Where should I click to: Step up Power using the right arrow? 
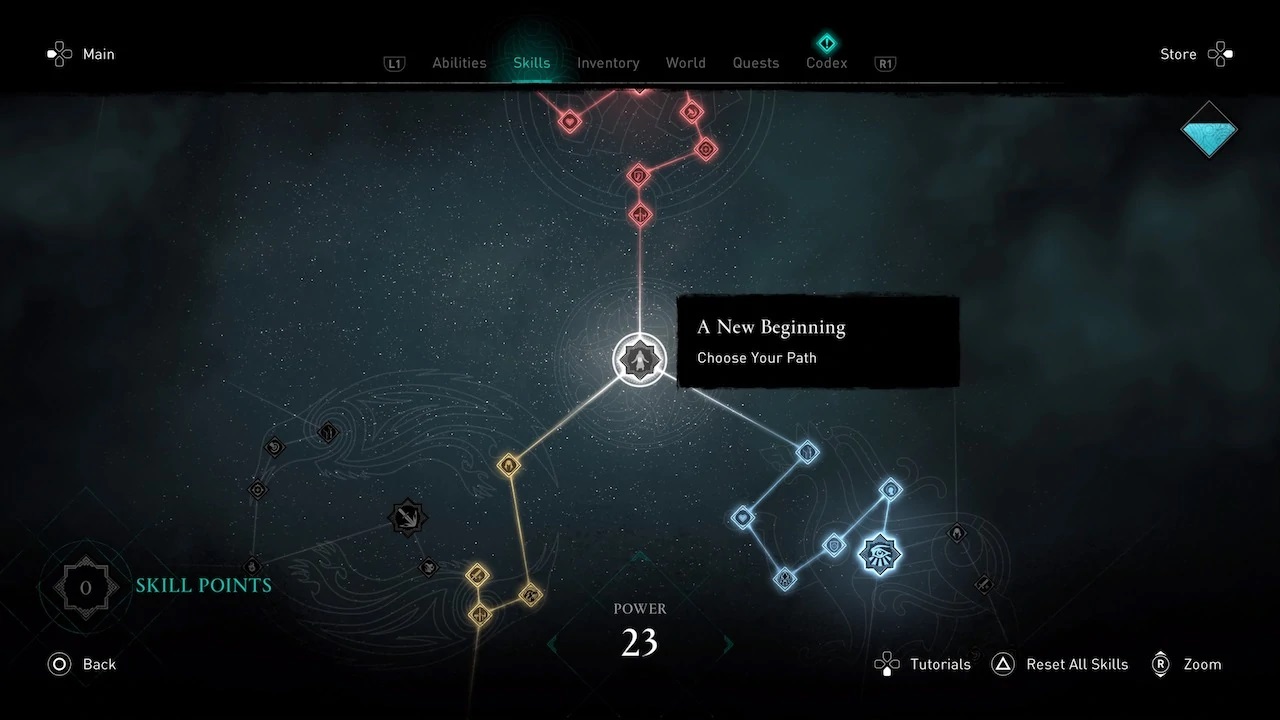pos(727,644)
